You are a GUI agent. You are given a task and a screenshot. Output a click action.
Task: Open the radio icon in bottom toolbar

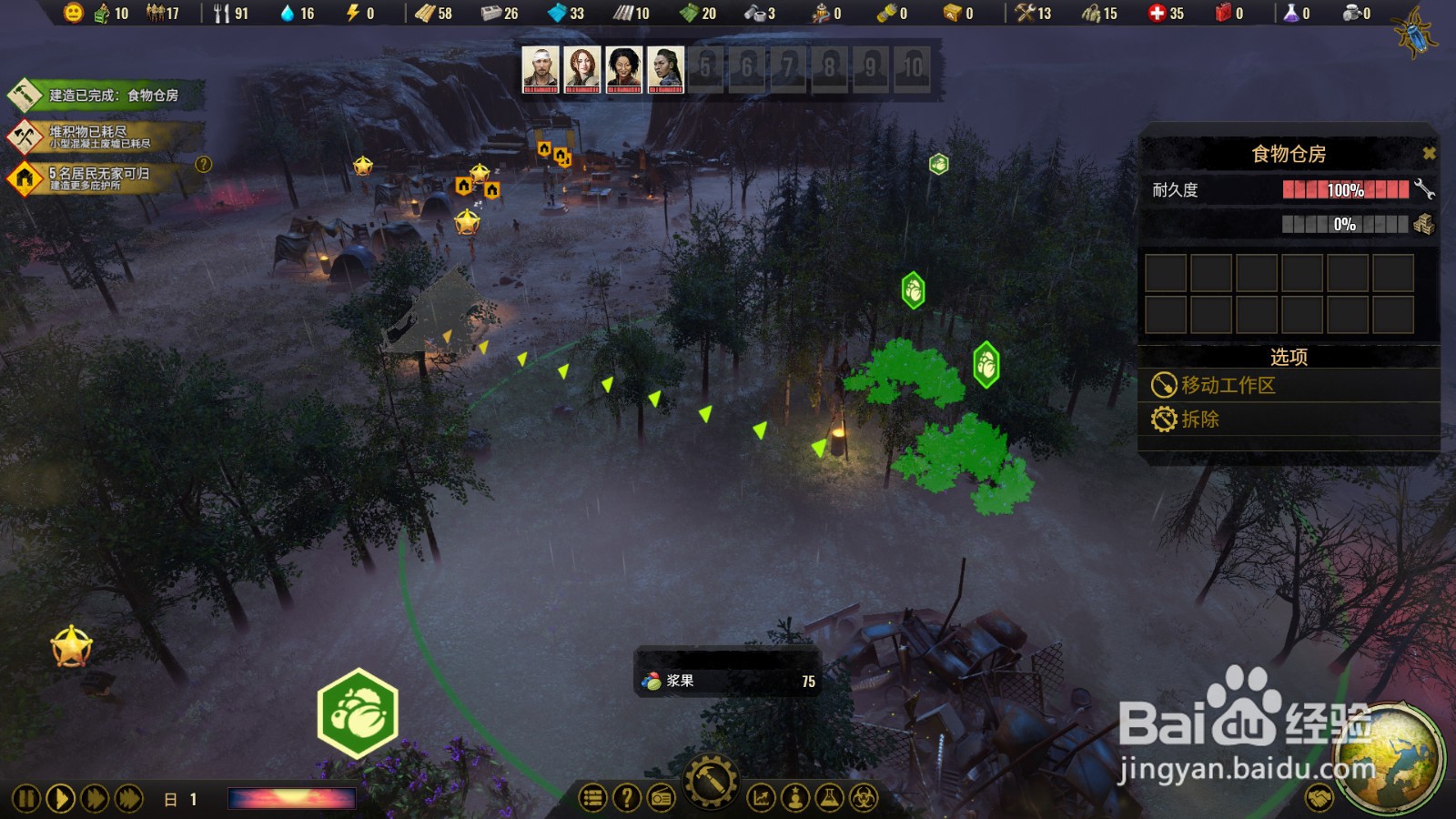[x=661, y=799]
